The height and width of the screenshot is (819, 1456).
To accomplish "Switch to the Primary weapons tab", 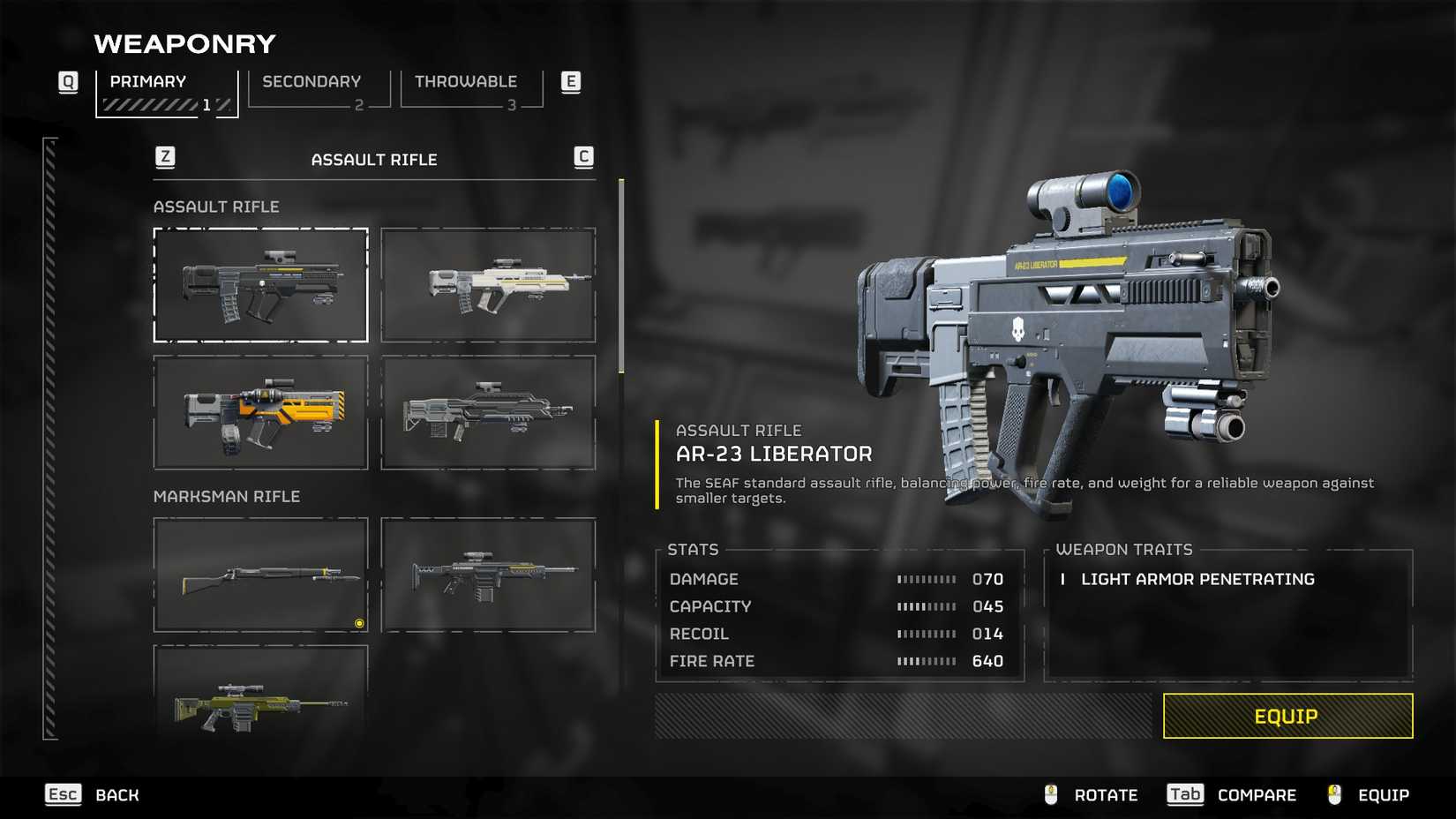I will tap(166, 92).
